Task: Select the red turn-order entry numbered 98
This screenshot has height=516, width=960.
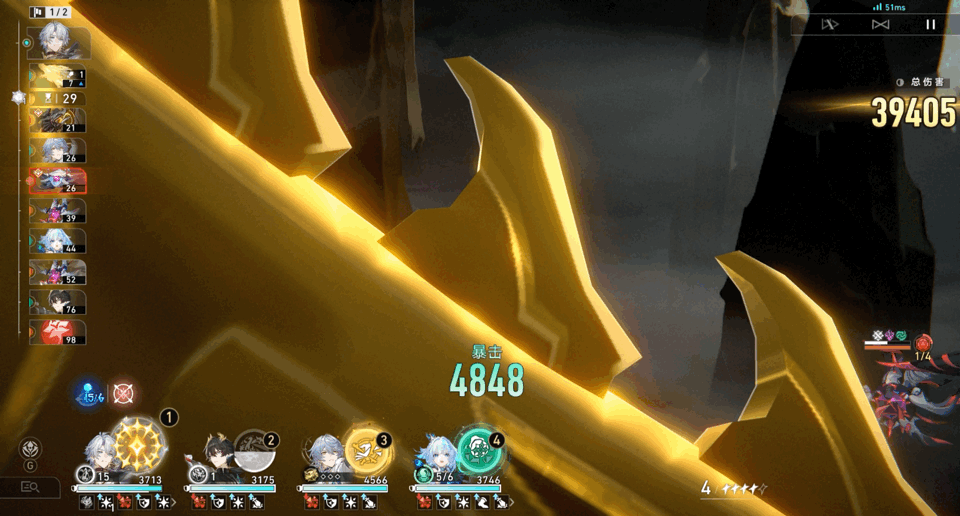Action: tap(58, 333)
